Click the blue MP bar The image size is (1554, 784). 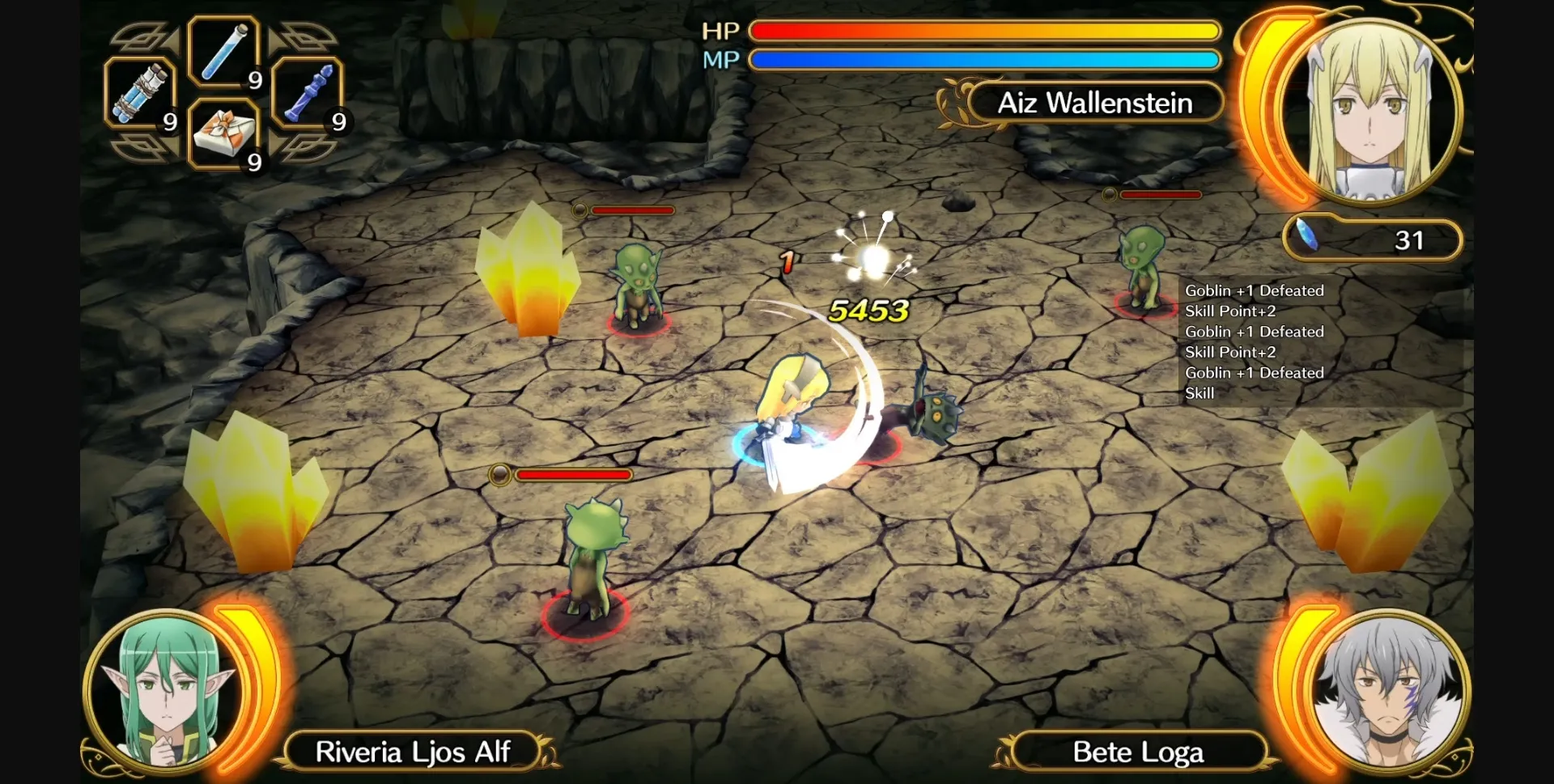(x=983, y=59)
